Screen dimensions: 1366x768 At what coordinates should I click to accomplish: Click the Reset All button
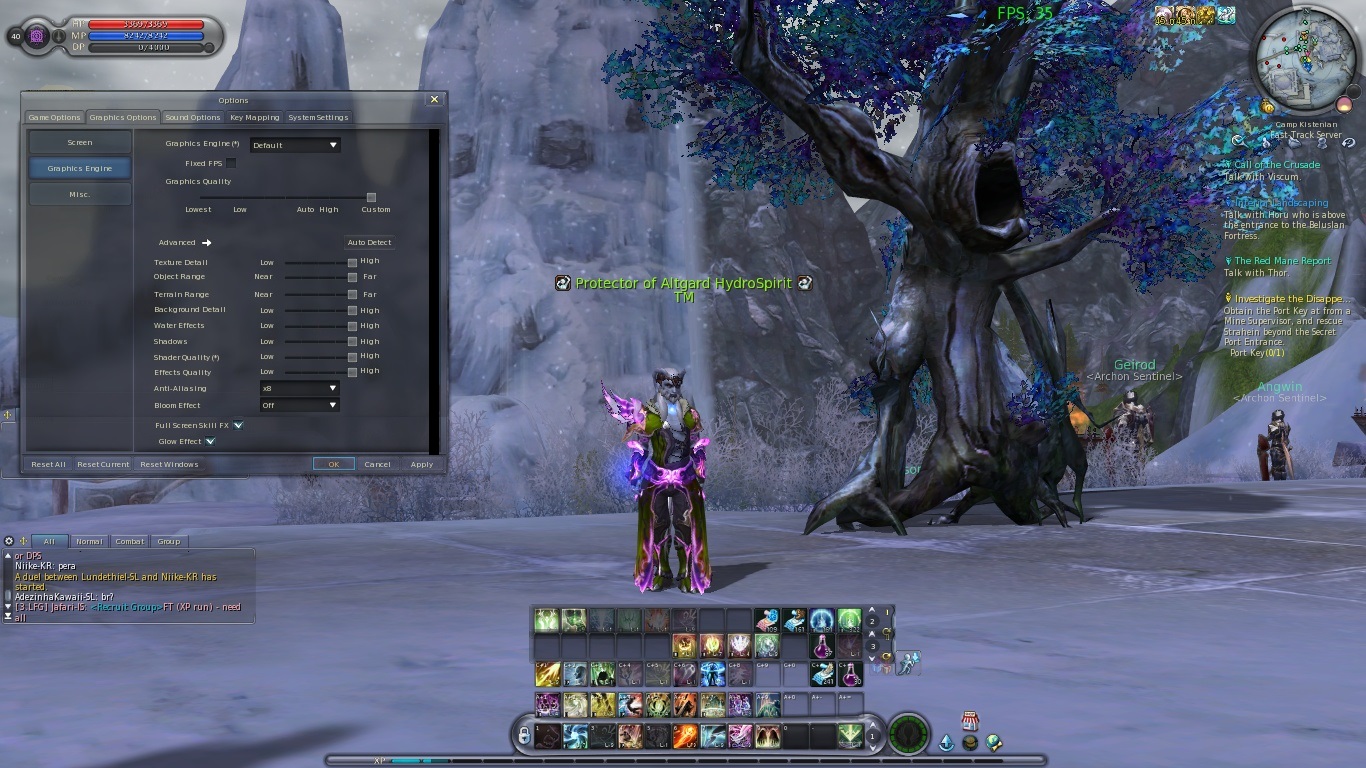pos(48,464)
